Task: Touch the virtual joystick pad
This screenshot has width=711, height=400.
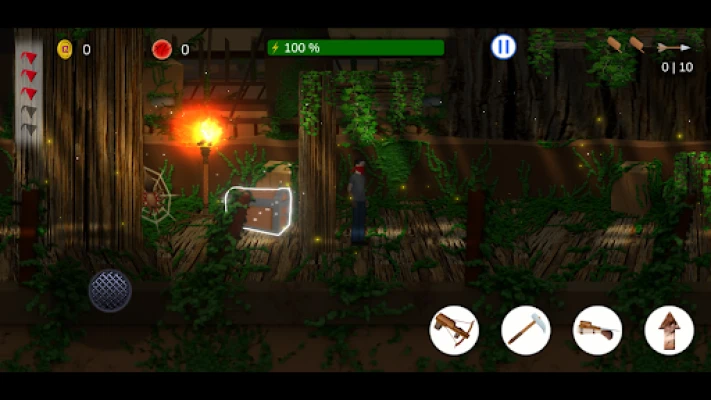Action: (x=110, y=290)
